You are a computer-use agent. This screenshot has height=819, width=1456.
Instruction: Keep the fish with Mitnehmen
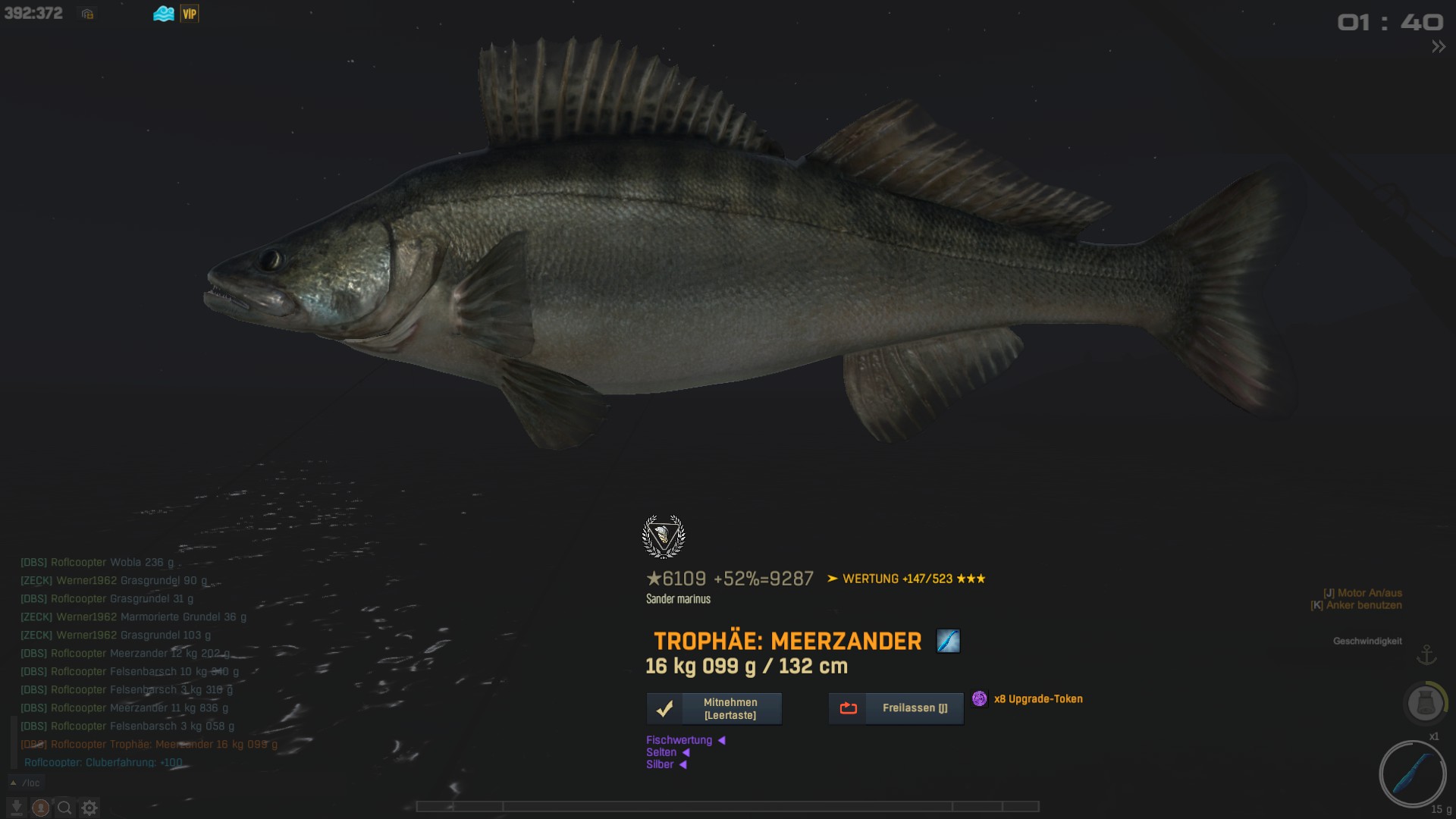[x=714, y=709]
